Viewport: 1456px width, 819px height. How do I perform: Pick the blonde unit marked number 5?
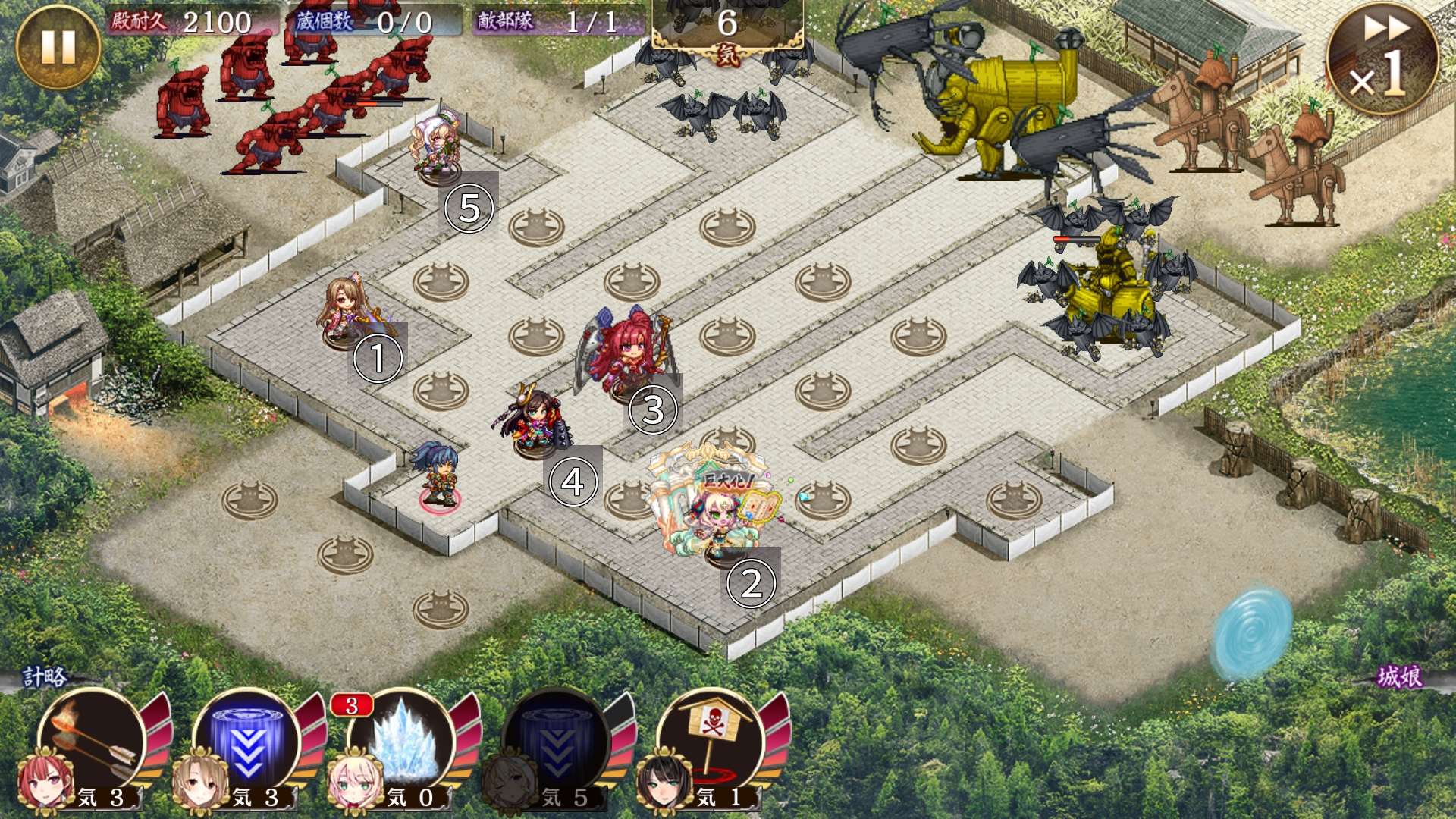tap(437, 148)
